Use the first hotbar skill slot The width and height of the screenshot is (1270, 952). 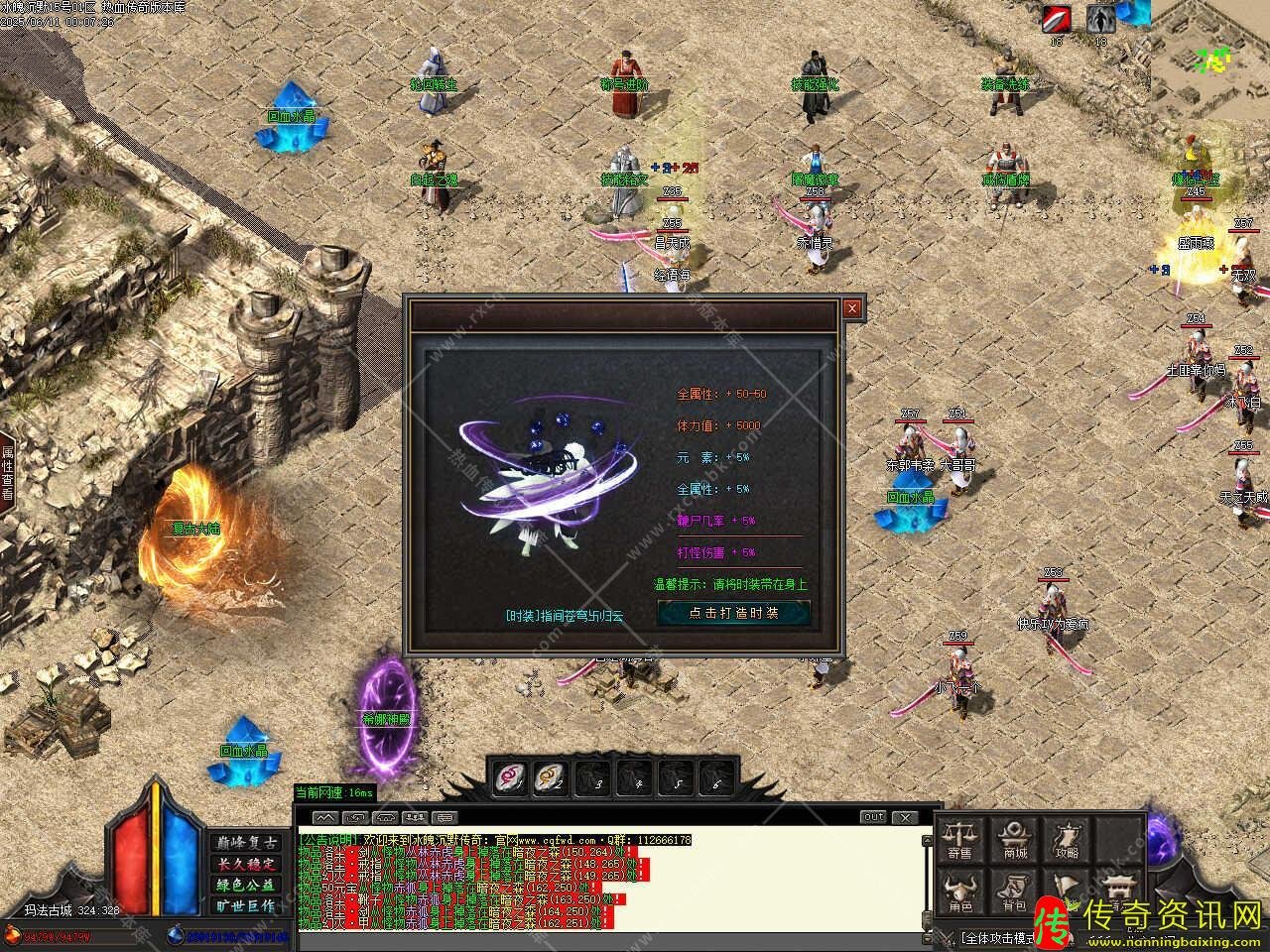pos(511,778)
